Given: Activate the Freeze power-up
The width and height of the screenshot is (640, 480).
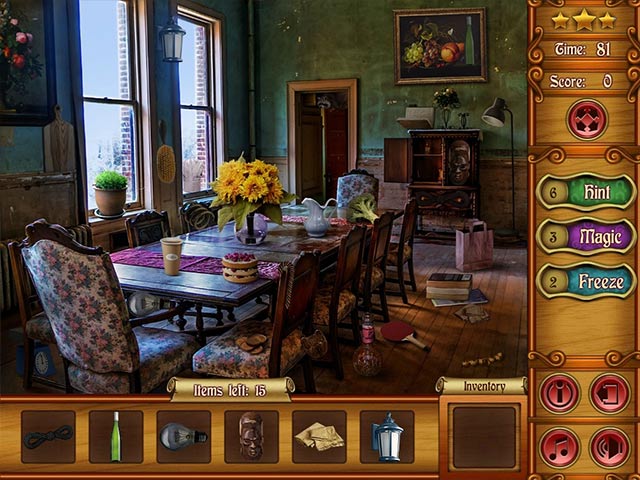Looking at the screenshot, I should [586, 281].
